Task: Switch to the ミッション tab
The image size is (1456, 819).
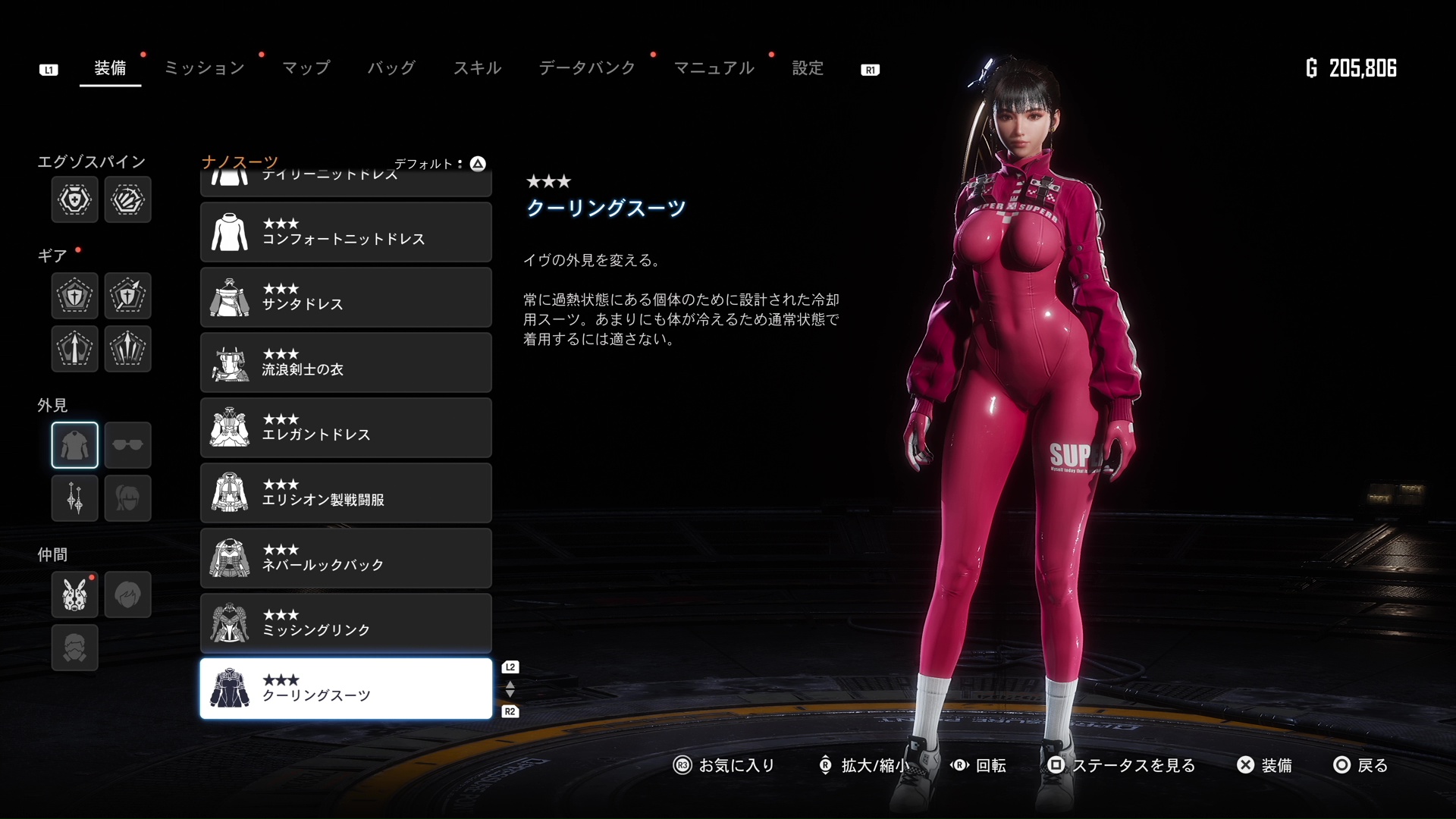Action: coord(203,67)
